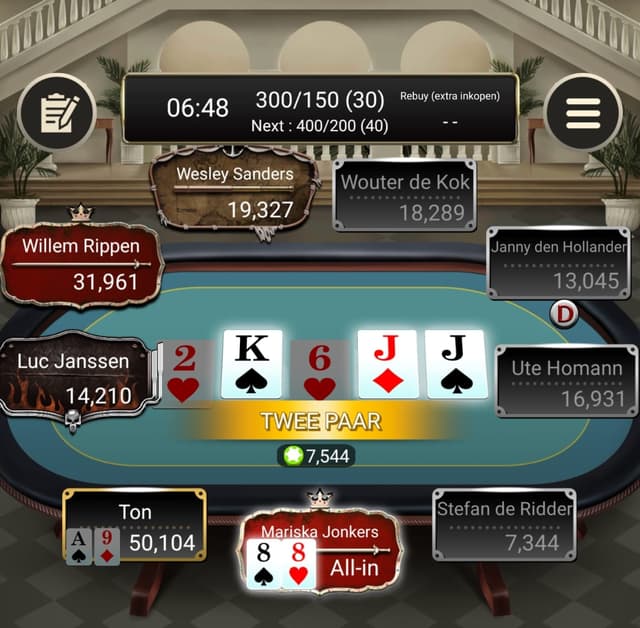Open the notepad icon button

pos(56,112)
